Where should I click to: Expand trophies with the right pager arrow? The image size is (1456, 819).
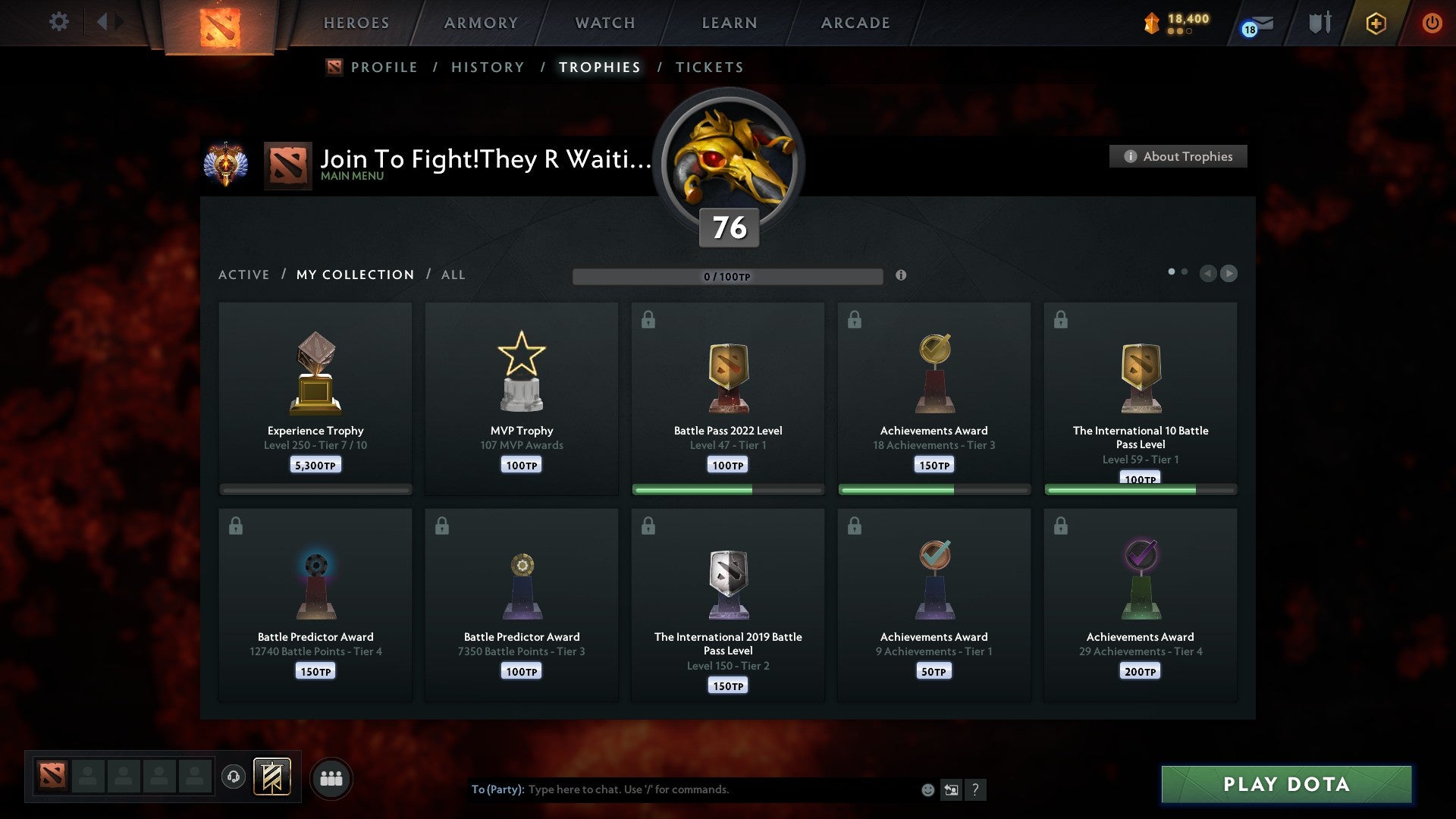pyautogui.click(x=1229, y=274)
